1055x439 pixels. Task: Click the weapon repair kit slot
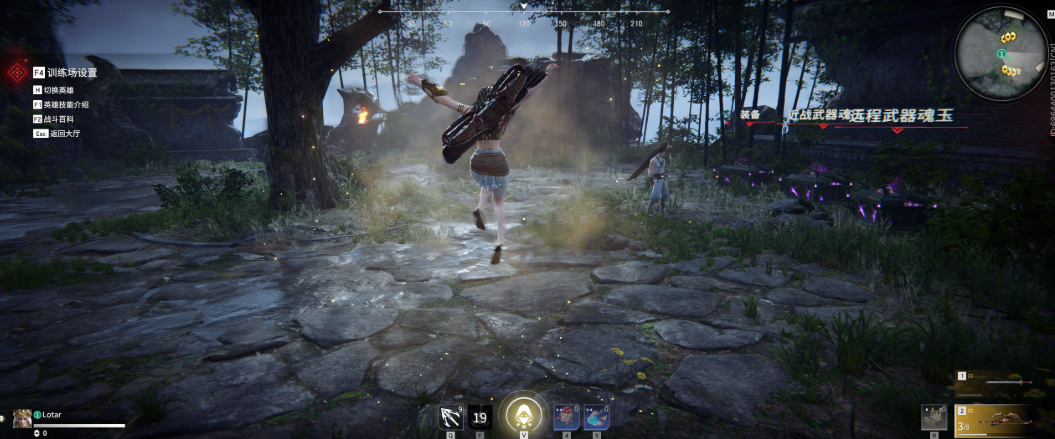[934, 417]
